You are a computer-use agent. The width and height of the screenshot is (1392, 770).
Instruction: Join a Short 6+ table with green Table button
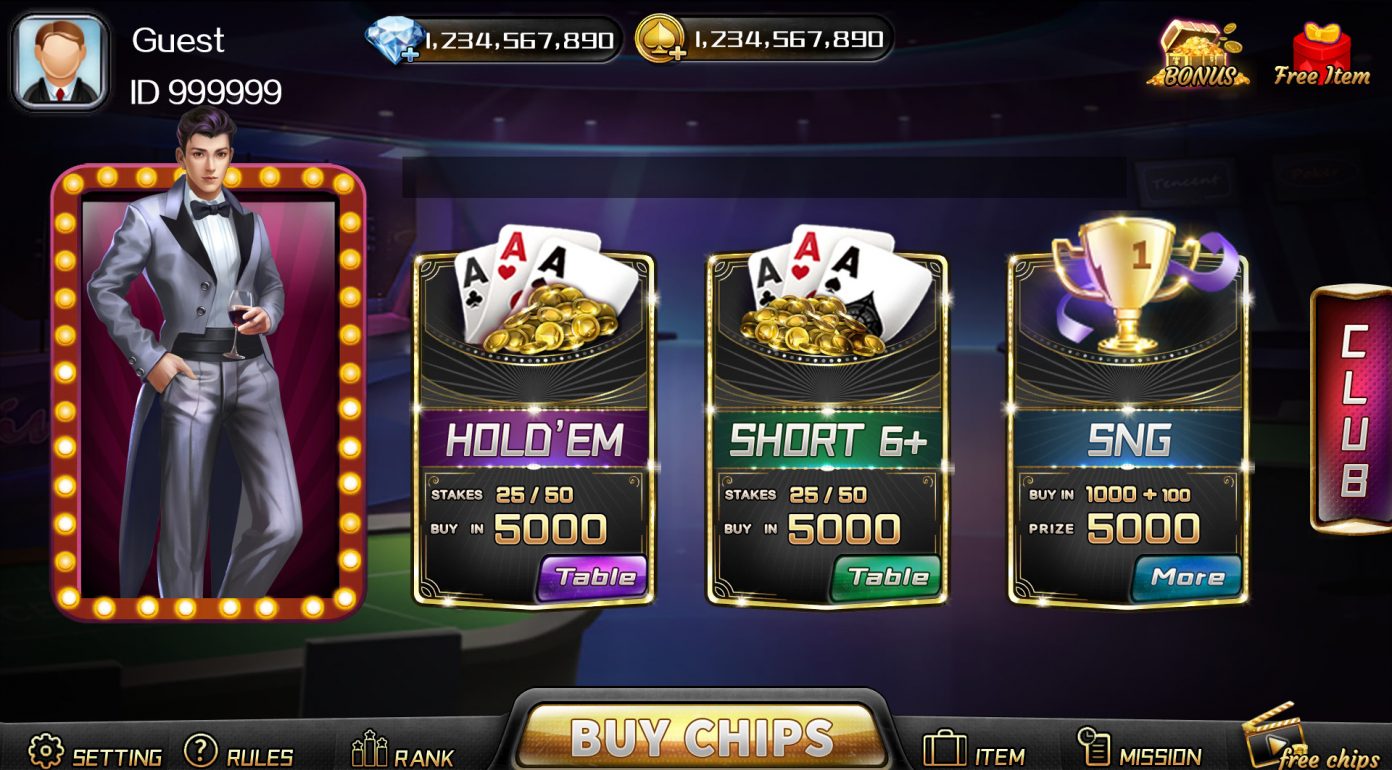pos(887,577)
